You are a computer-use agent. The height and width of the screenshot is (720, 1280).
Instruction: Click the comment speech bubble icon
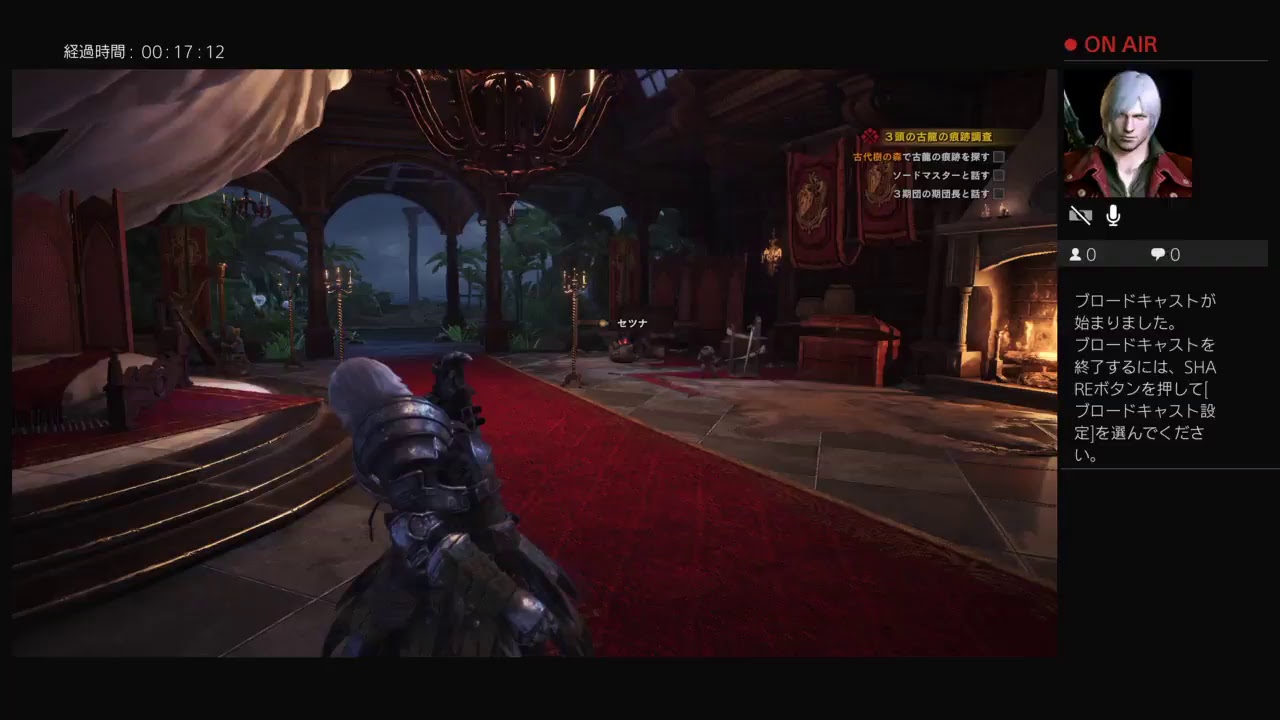1156,254
